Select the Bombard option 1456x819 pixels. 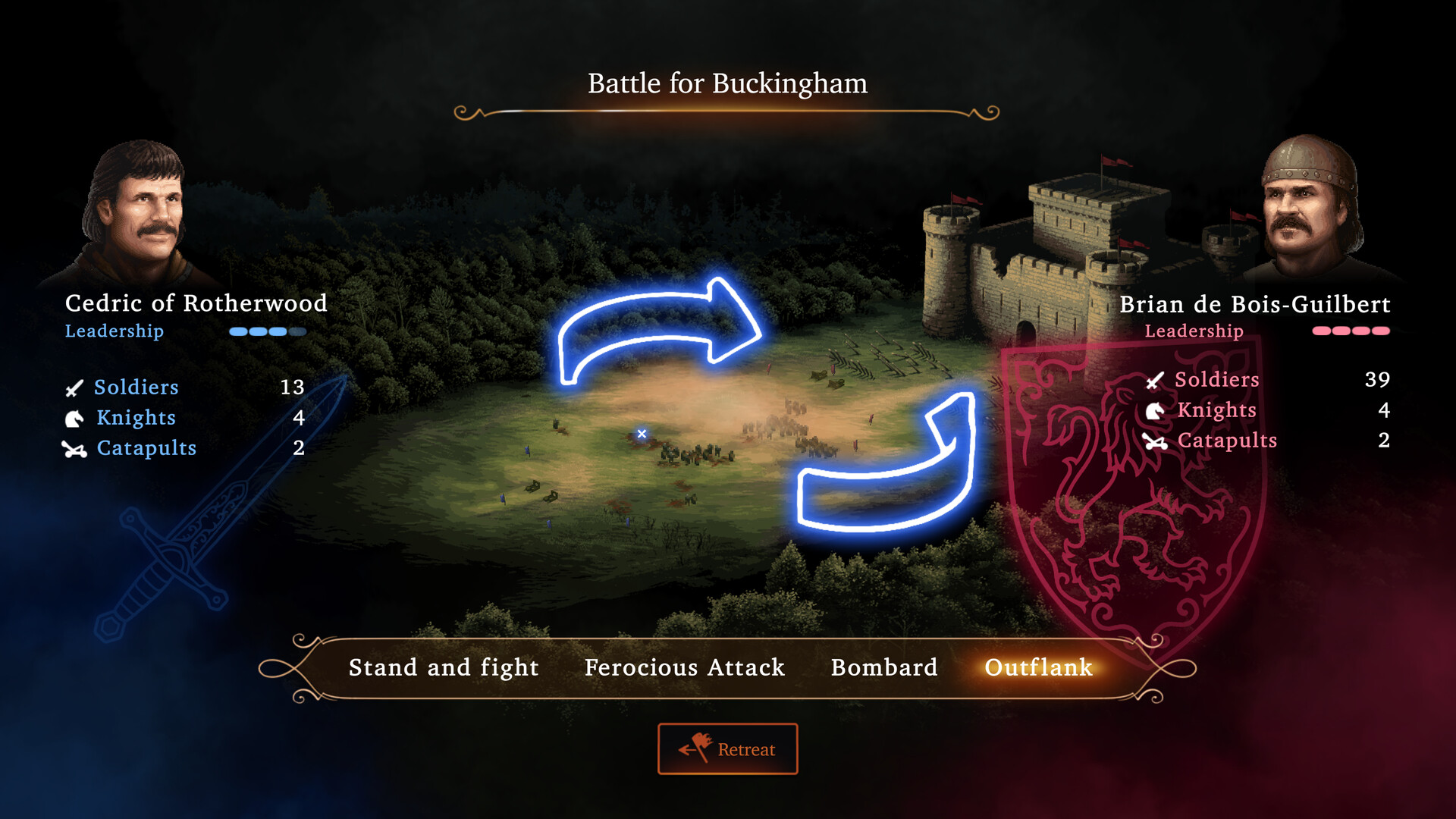click(x=883, y=667)
